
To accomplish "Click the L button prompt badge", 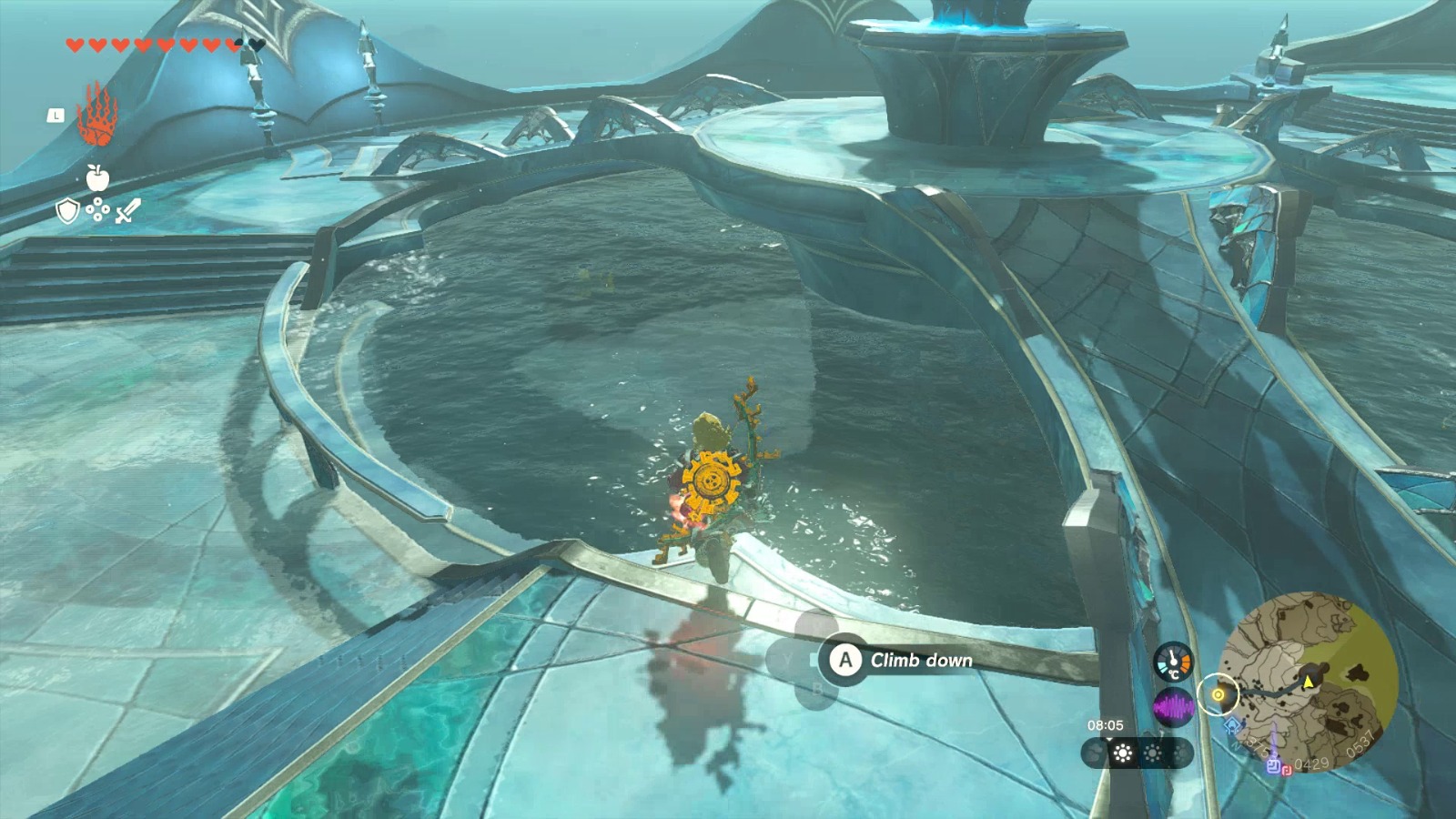I will click(56, 116).
